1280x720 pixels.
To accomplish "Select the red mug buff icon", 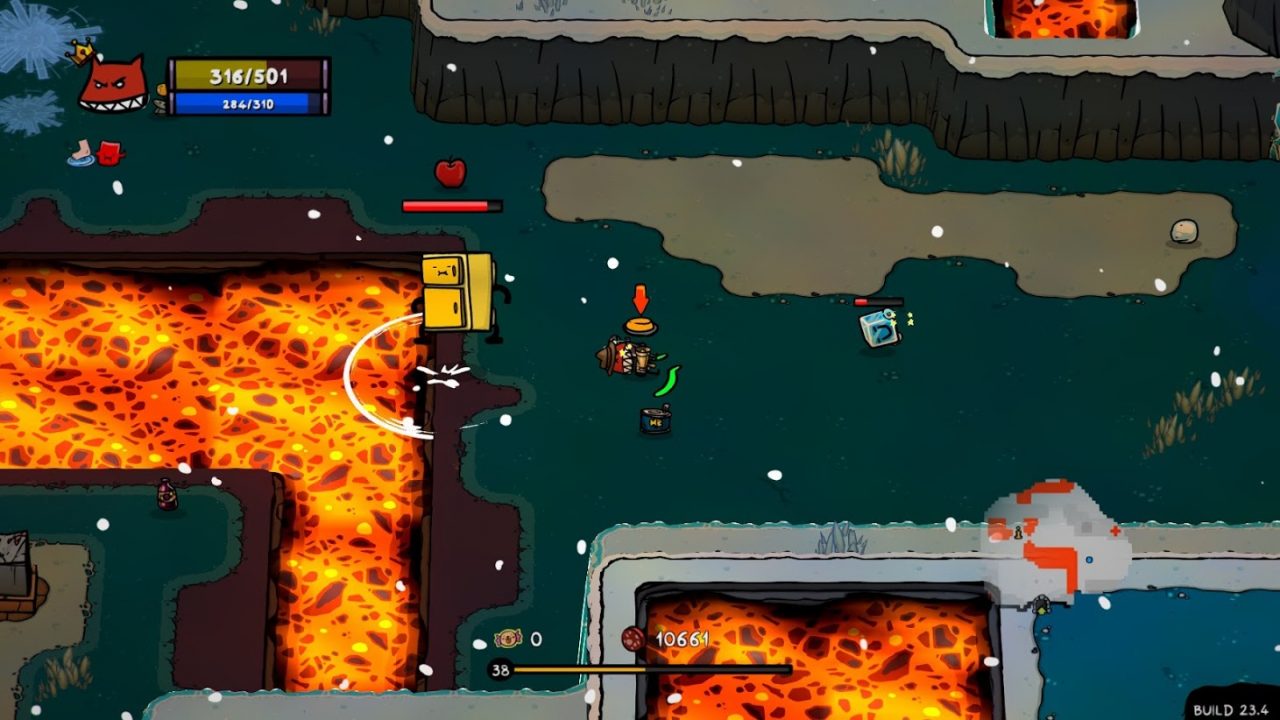I will tap(111, 153).
